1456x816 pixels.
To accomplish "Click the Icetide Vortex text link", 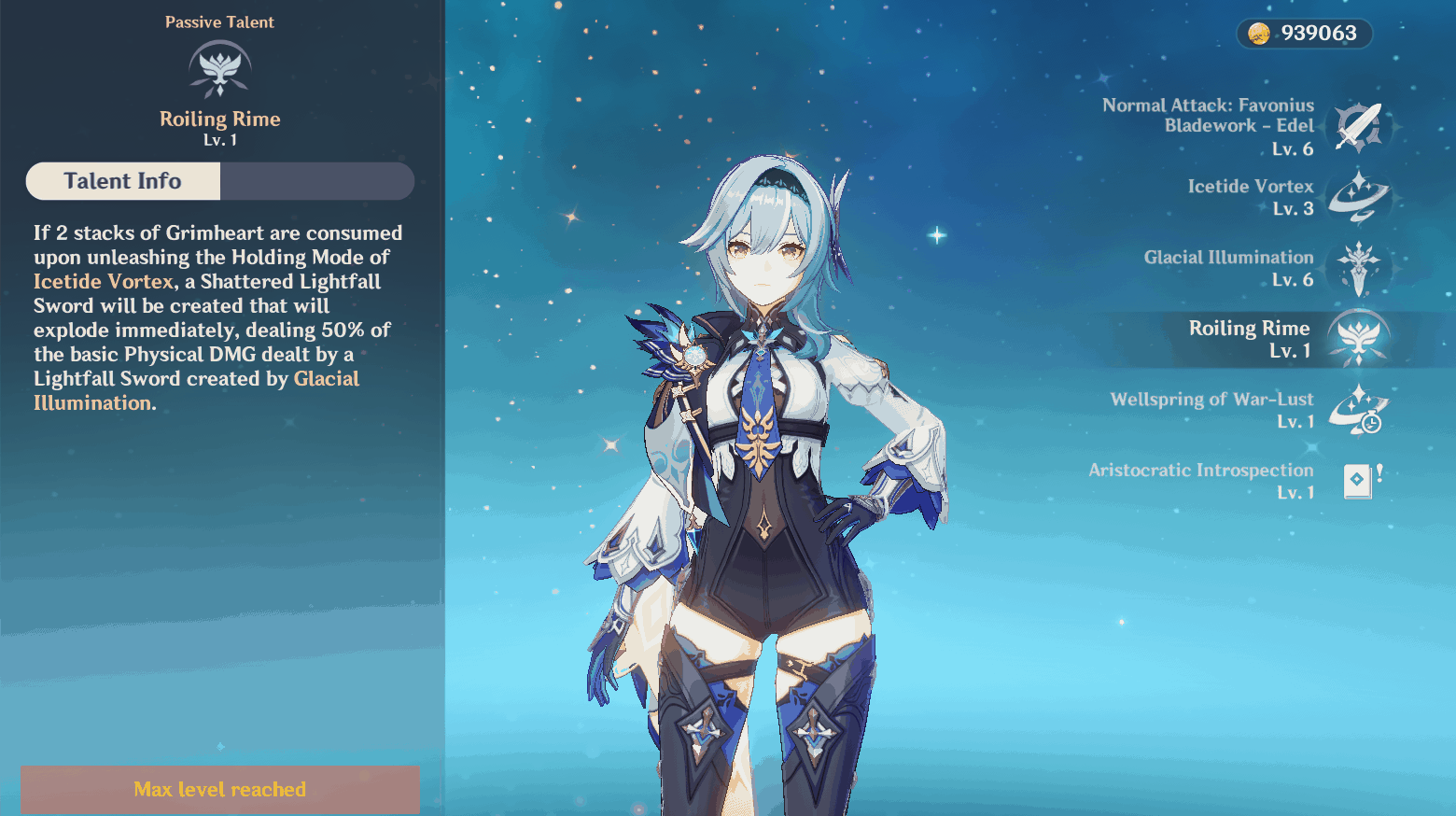I will 102,281.
